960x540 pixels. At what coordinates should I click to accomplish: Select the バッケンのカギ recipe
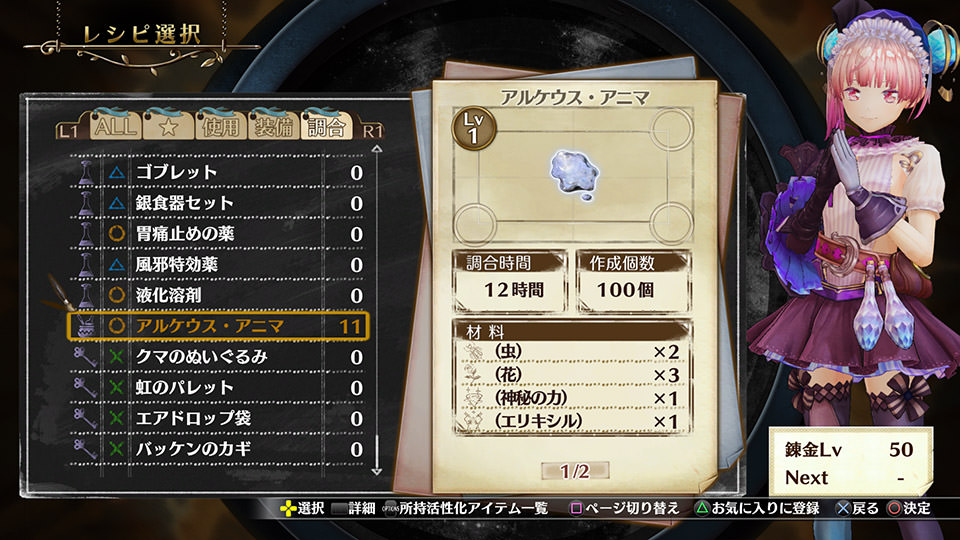[220, 449]
